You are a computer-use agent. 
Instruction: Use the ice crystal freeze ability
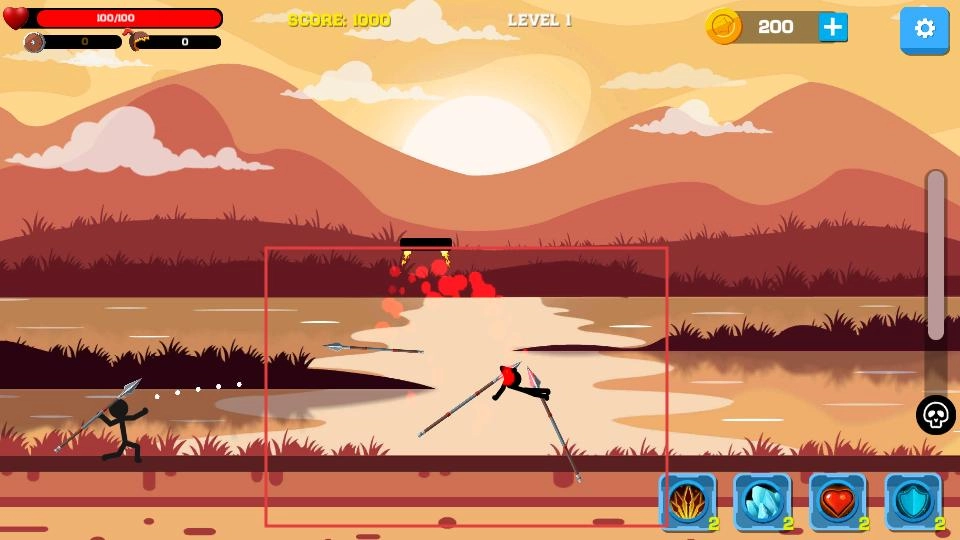[x=762, y=501]
